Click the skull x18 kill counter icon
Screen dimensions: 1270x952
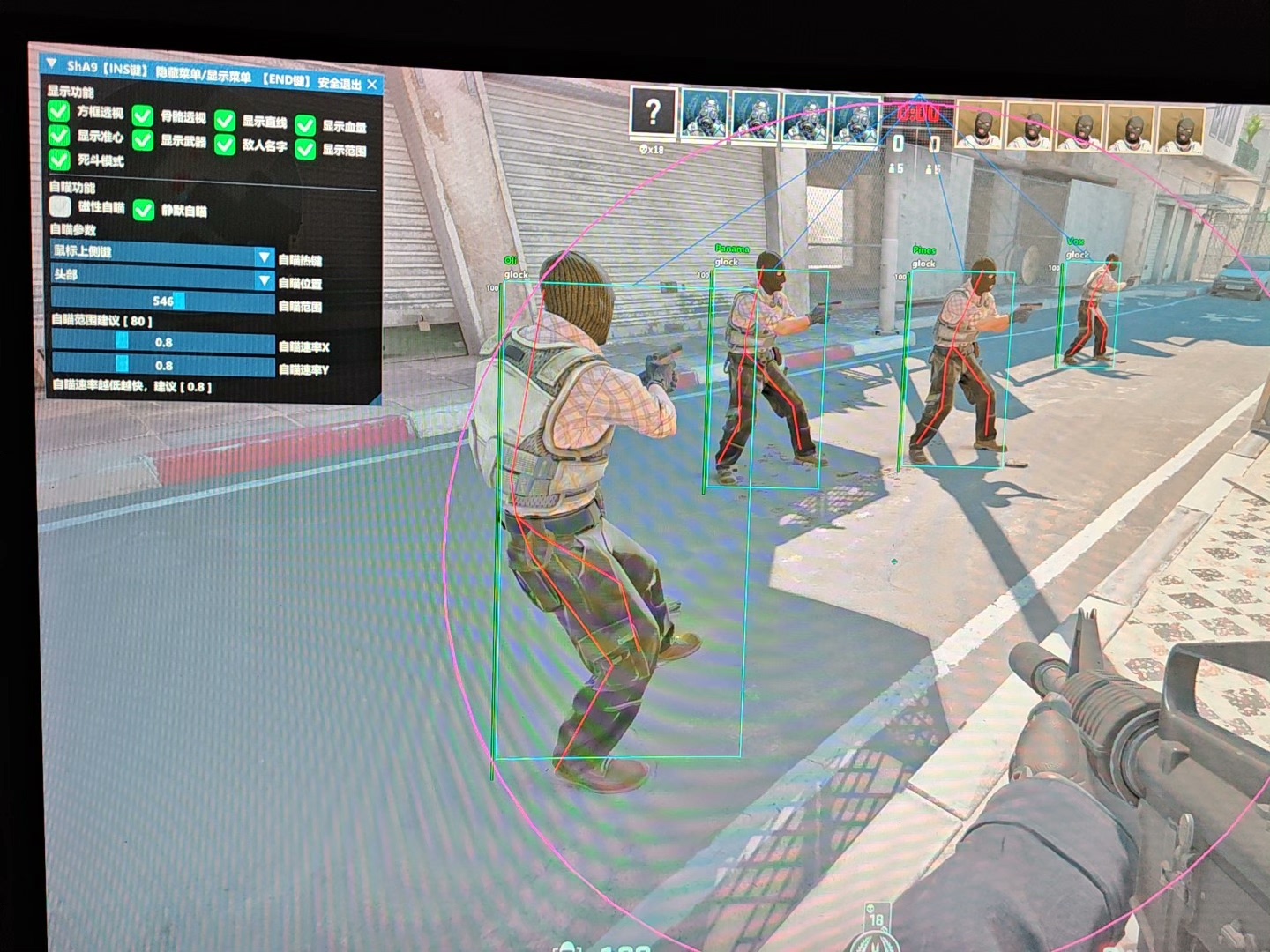click(653, 150)
